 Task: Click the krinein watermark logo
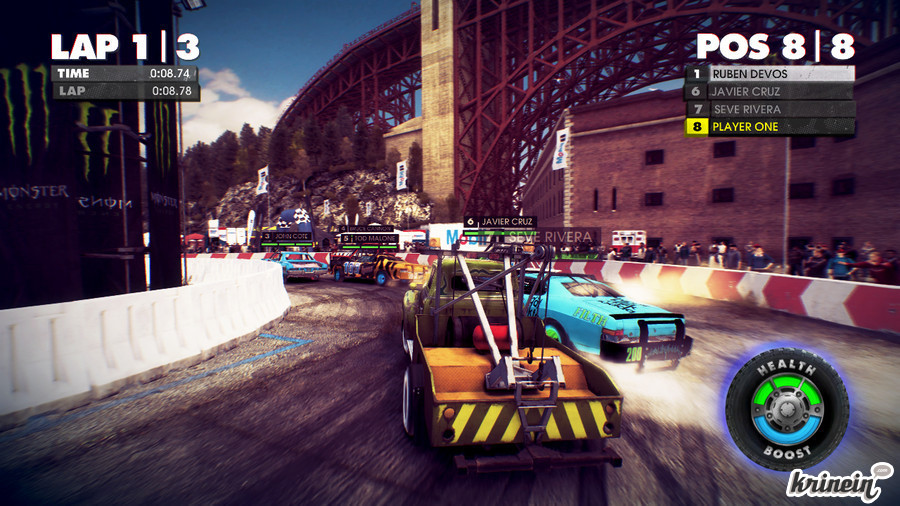[838, 483]
